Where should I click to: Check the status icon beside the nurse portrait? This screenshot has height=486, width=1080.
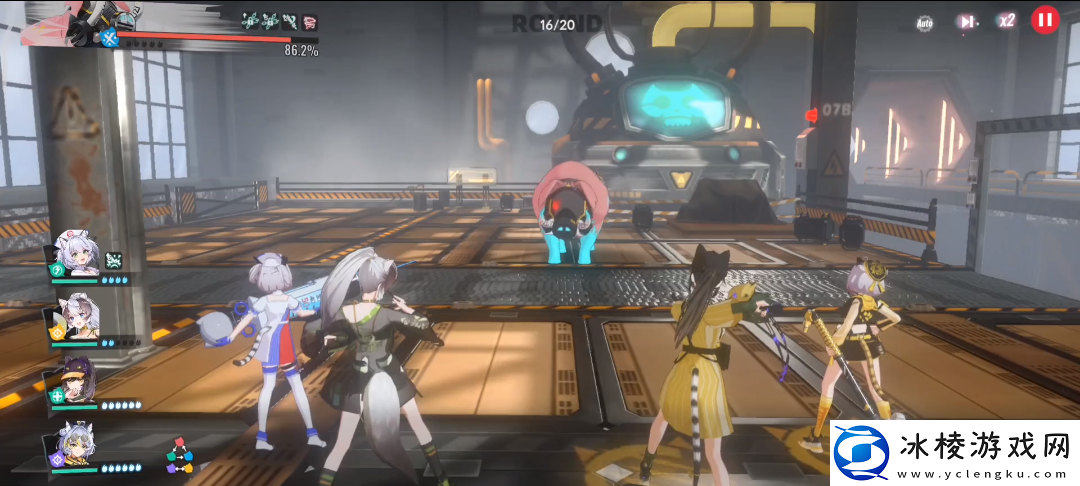click(x=113, y=260)
